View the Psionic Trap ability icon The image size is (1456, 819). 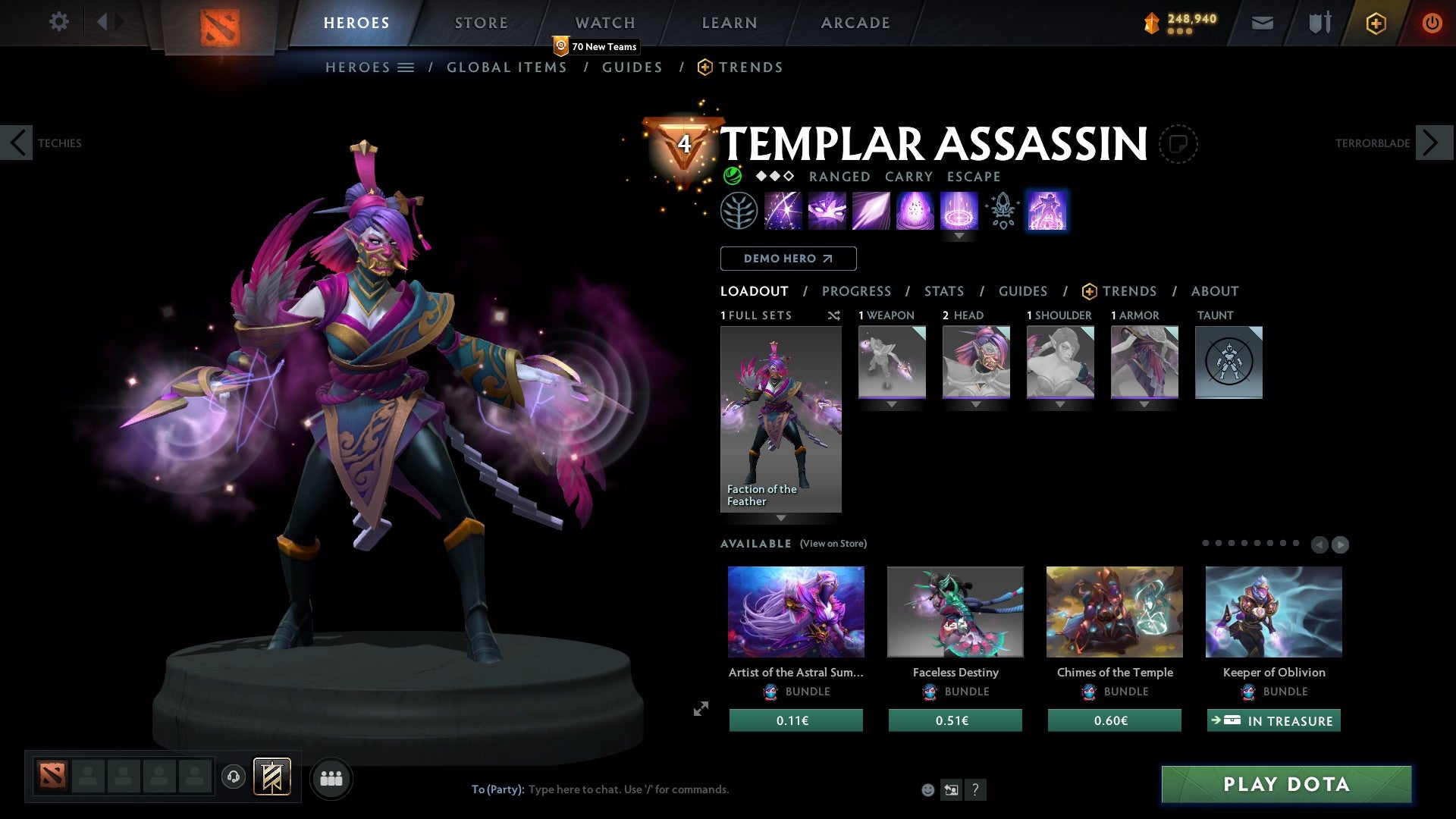960,211
